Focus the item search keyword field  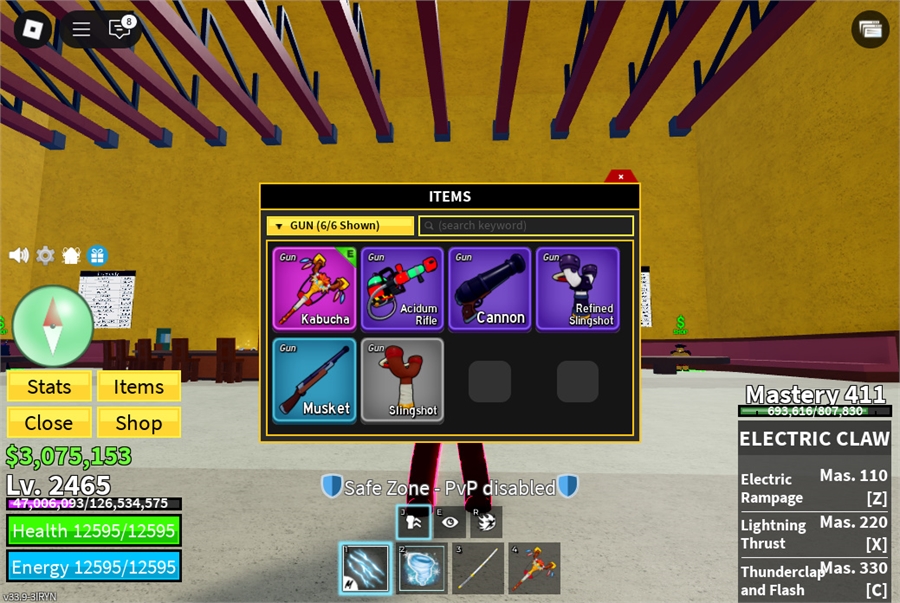(x=526, y=226)
